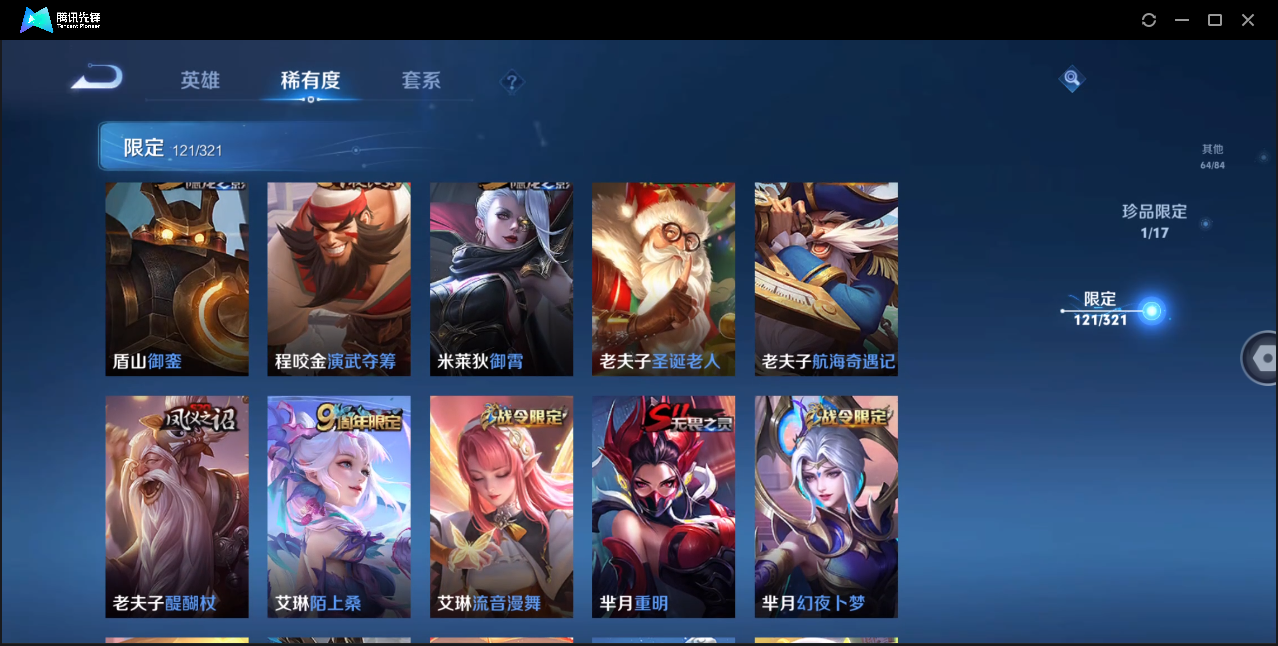
Task: Pick the 老夫子 航海奇遇记 skin card
Action: [x=826, y=279]
